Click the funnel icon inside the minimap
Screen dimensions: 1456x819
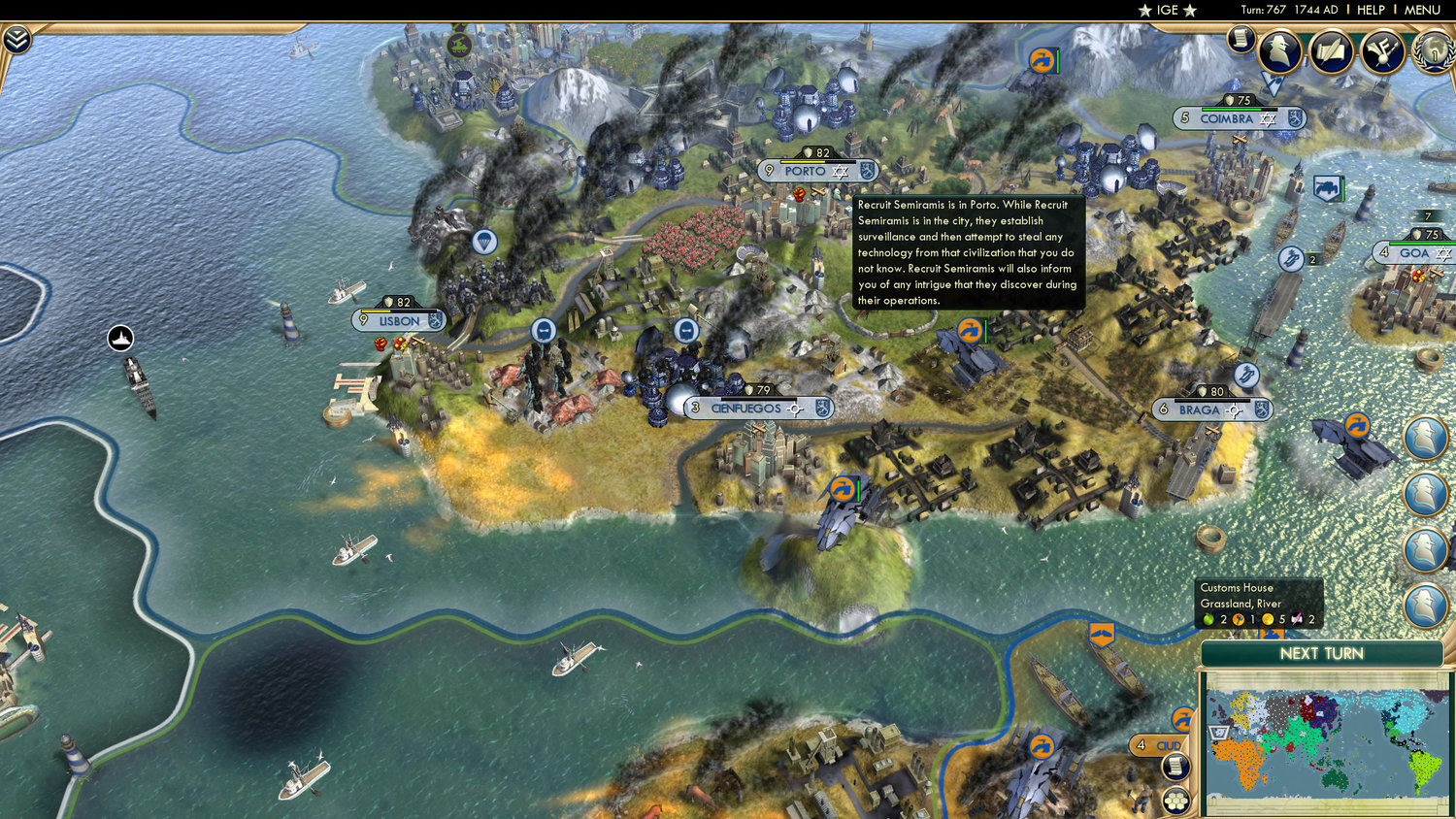click(x=1218, y=732)
